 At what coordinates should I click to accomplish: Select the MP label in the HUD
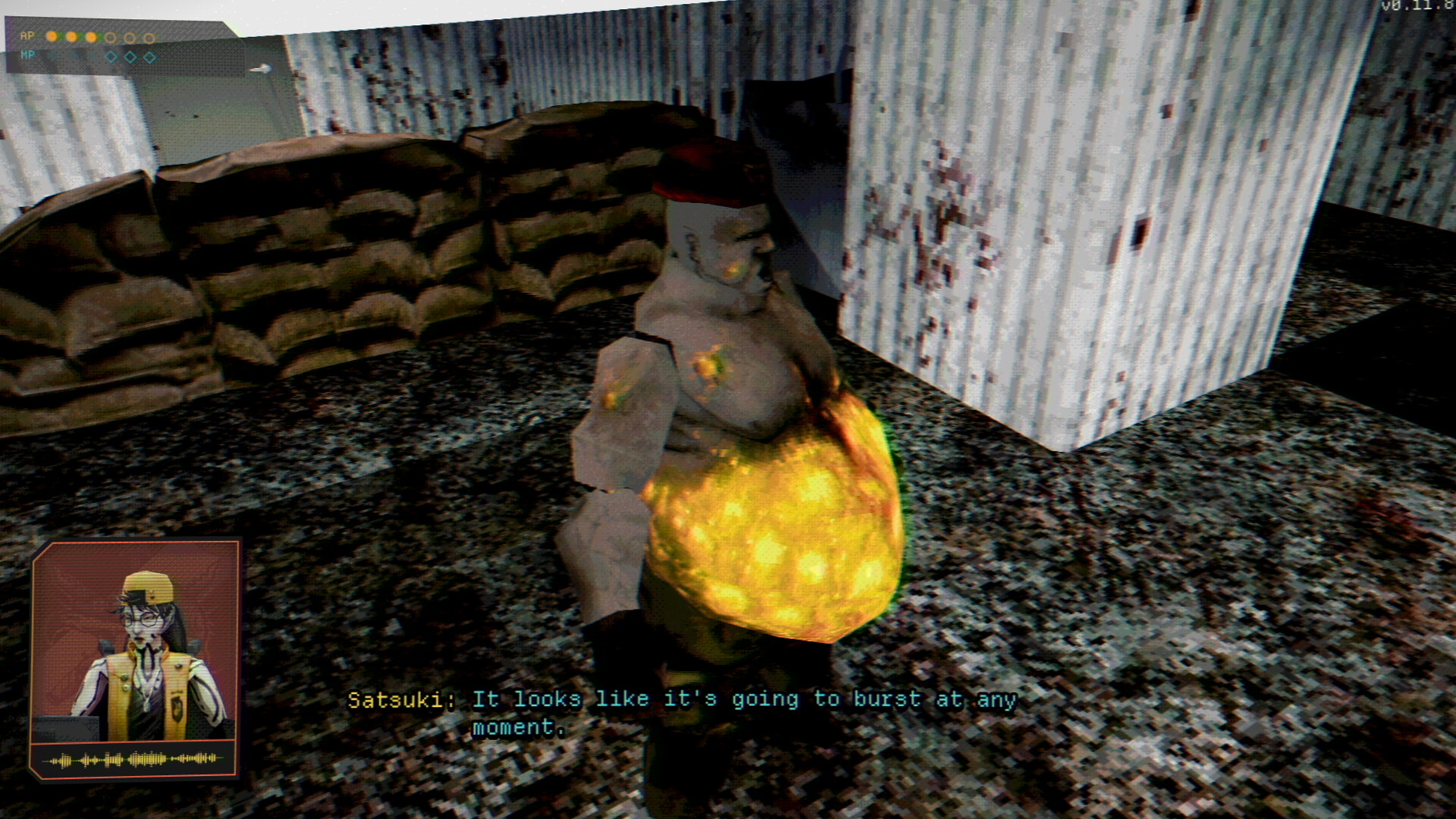click(29, 55)
